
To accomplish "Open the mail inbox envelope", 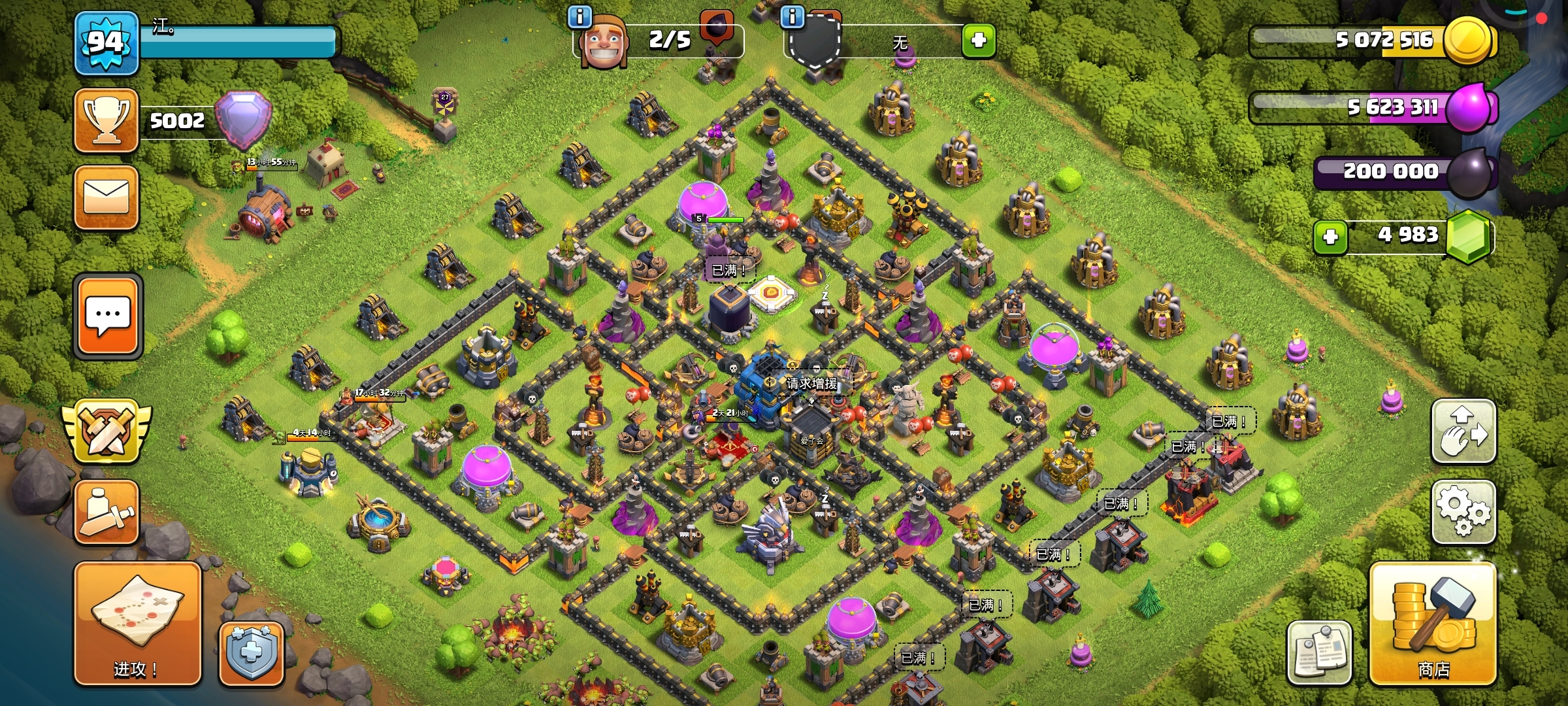I will pyautogui.click(x=106, y=197).
